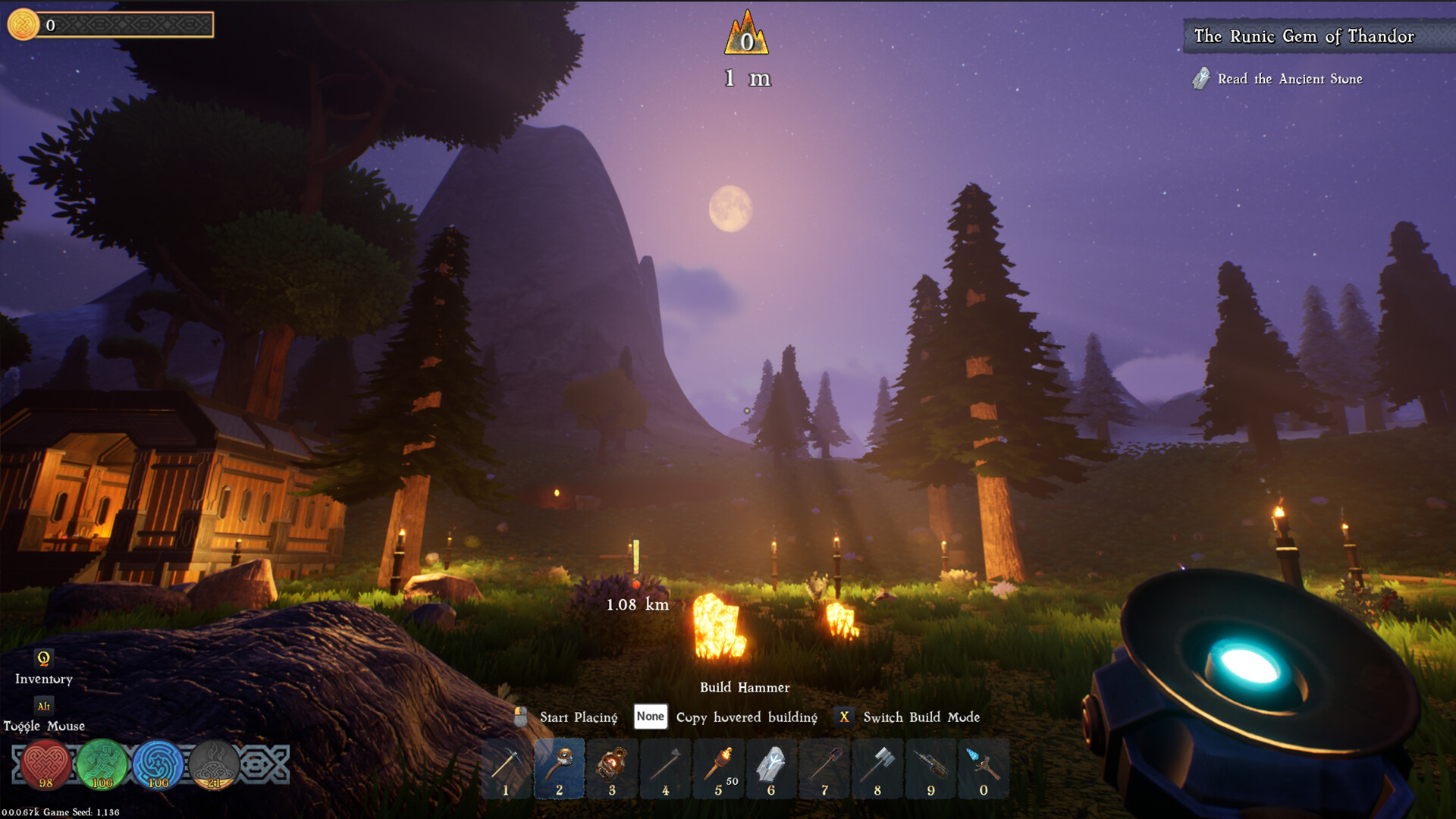This screenshot has height=819, width=1456.
Task: Select the blue crystal staff slot
Action: (984, 767)
